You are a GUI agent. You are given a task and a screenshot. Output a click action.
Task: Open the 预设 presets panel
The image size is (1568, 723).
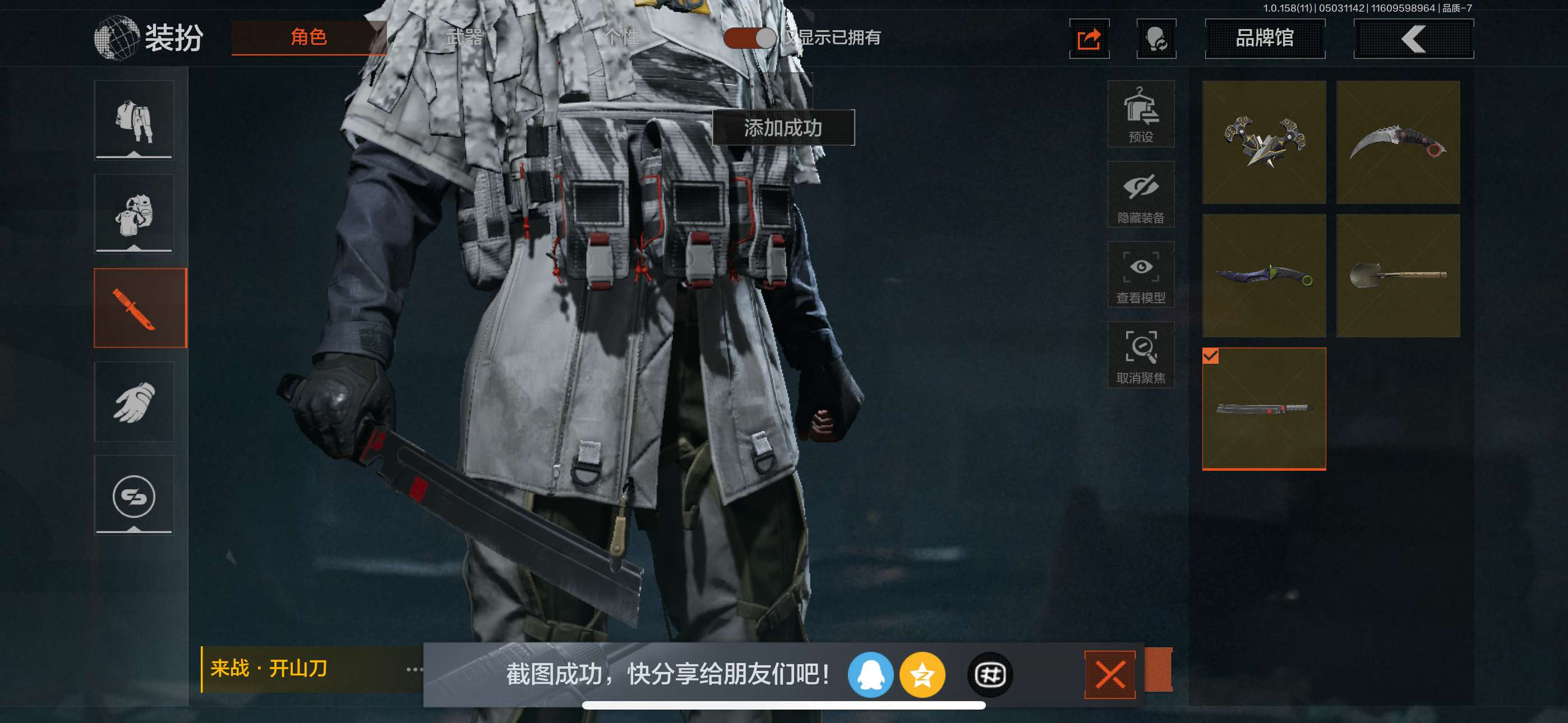click(x=1140, y=114)
